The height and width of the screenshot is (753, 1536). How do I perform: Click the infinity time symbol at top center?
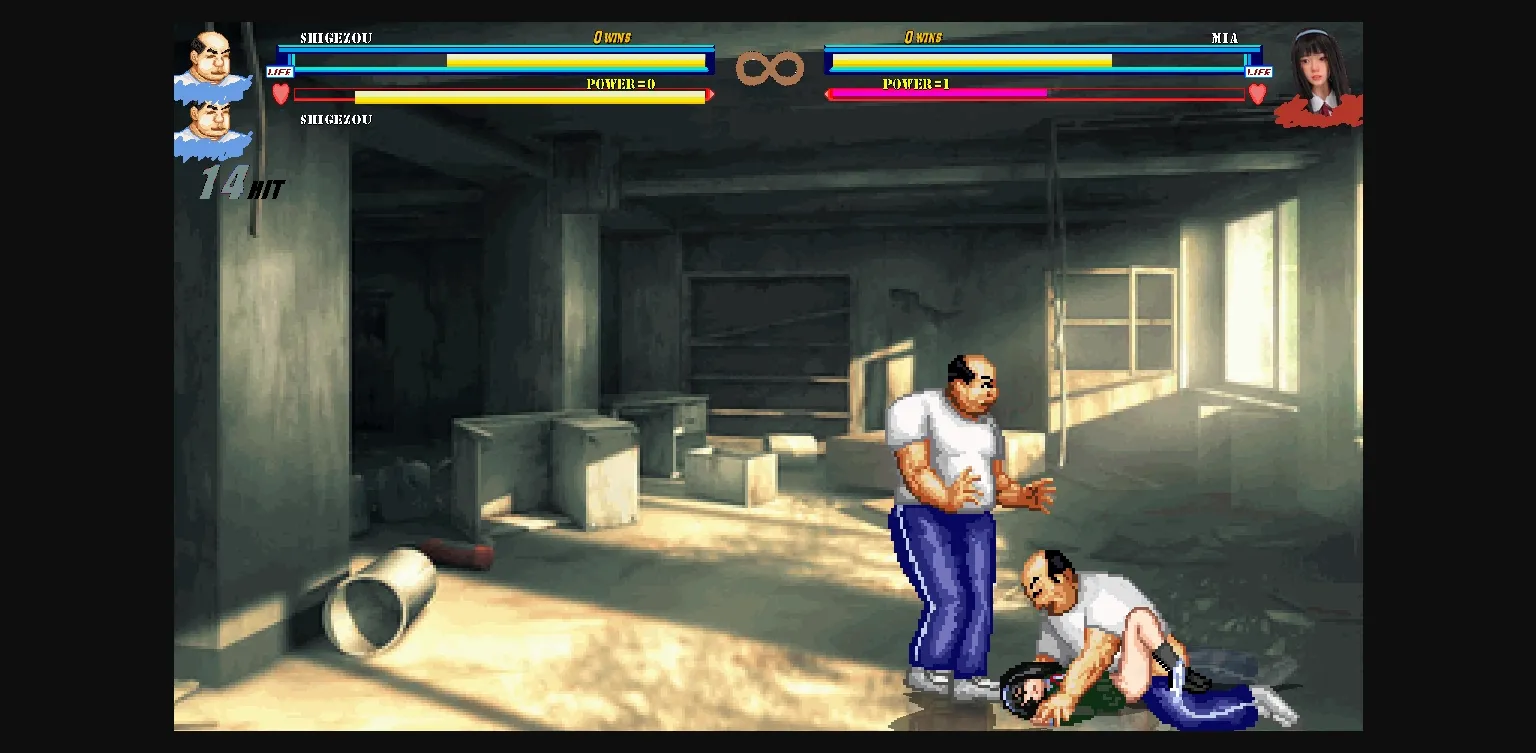click(x=768, y=65)
